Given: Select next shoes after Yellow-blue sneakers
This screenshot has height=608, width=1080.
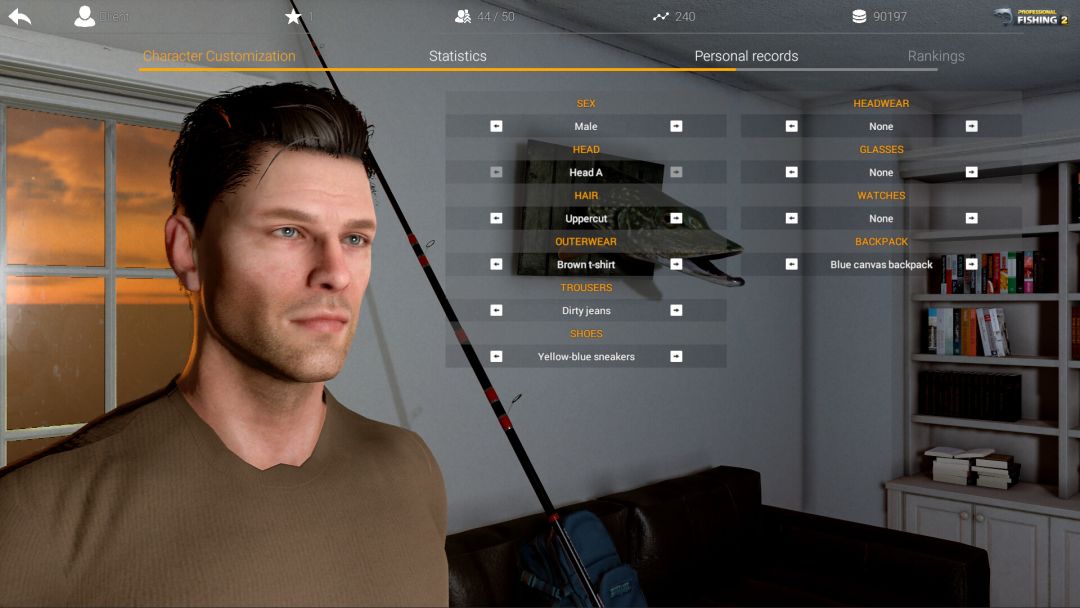Looking at the screenshot, I should [x=676, y=356].
